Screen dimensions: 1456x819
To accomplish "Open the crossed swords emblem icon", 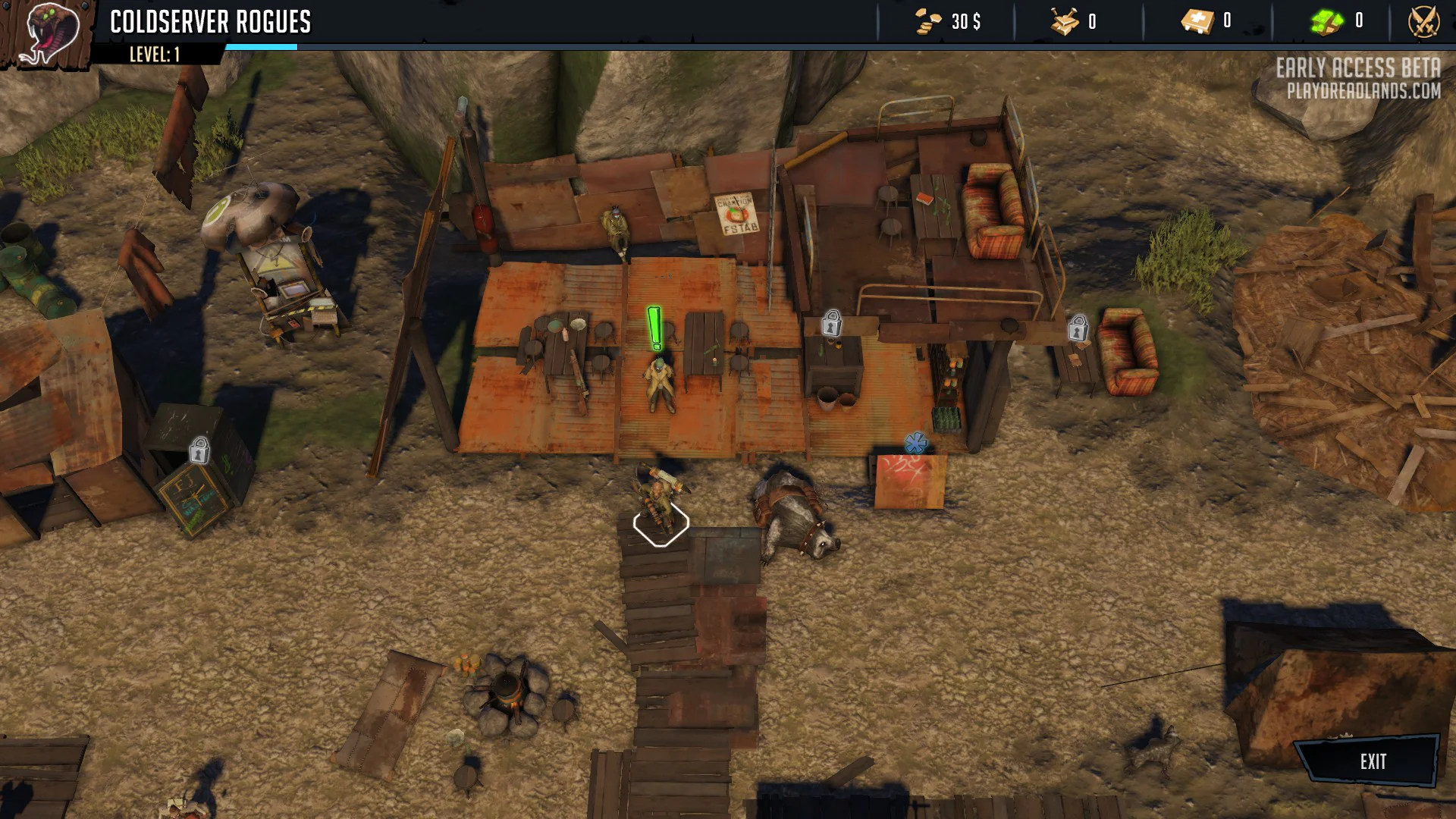I will [1423, 21].
